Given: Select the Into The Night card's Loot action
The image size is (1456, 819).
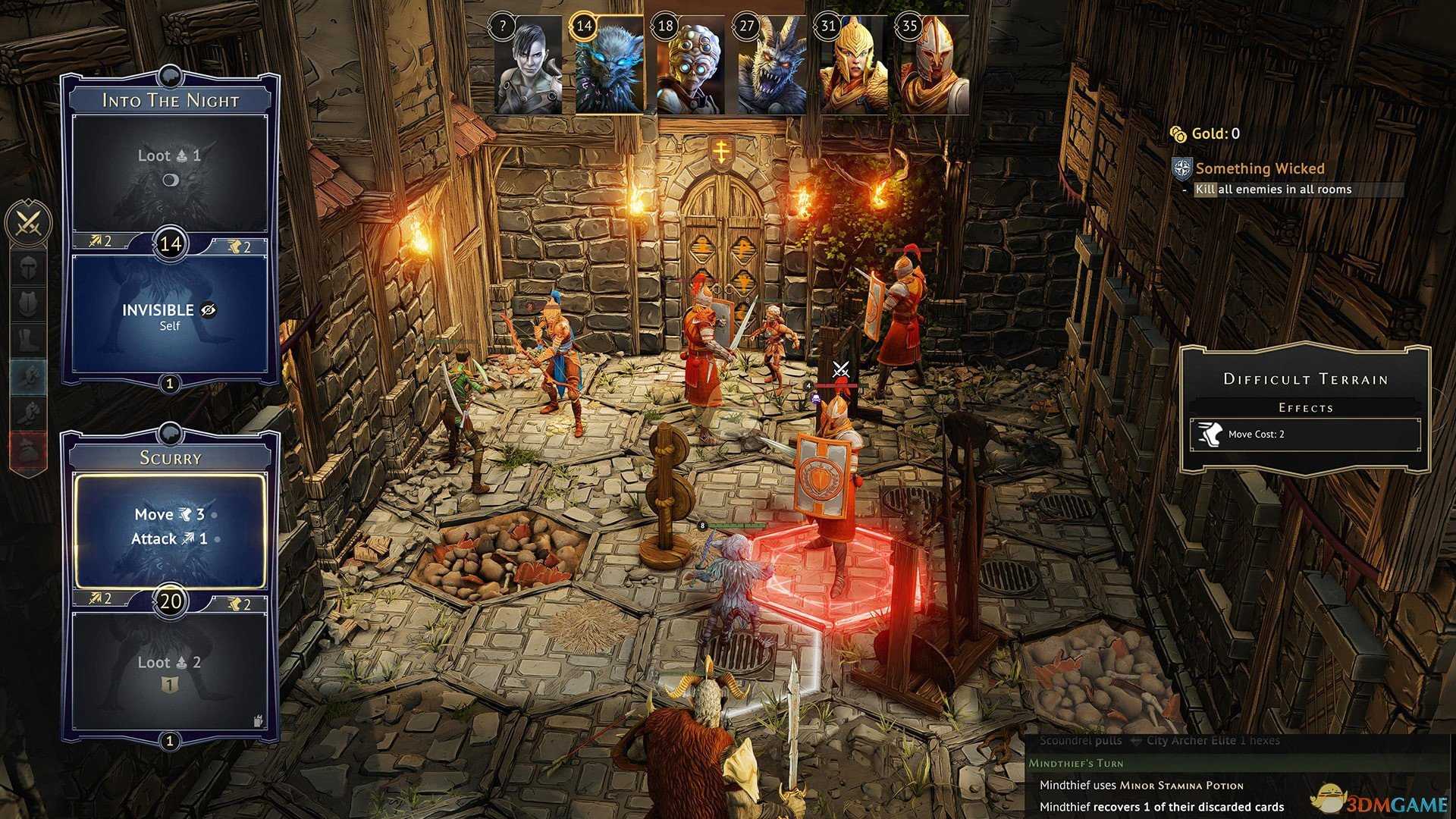Looking at the screenshot, I should pos(169,171).
